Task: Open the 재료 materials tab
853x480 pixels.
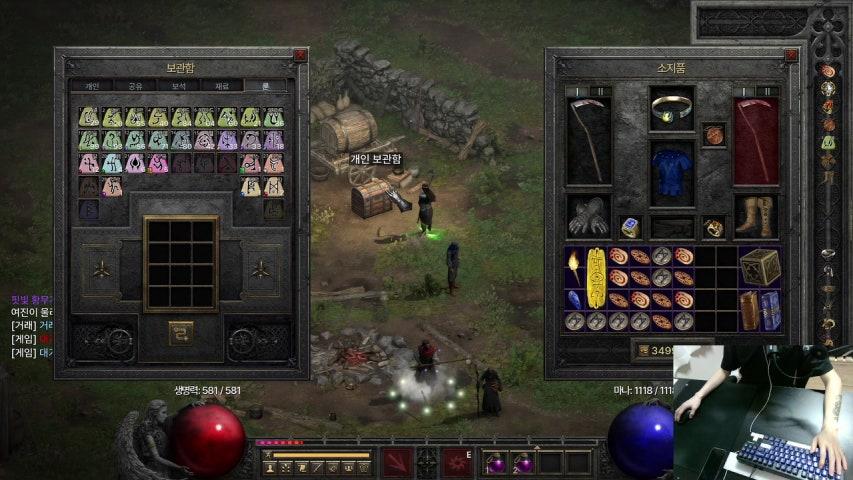Action: [222, 86]
